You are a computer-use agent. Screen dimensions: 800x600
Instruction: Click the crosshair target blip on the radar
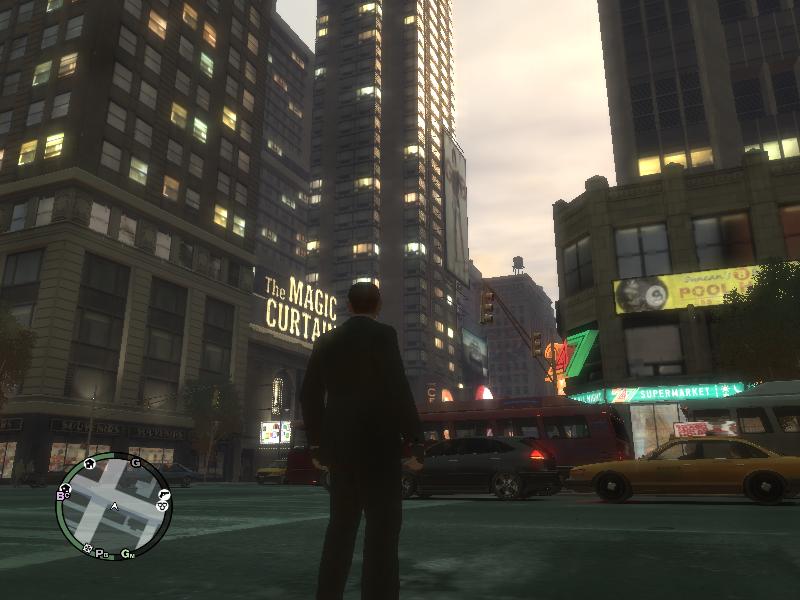[x=88, y=548]
